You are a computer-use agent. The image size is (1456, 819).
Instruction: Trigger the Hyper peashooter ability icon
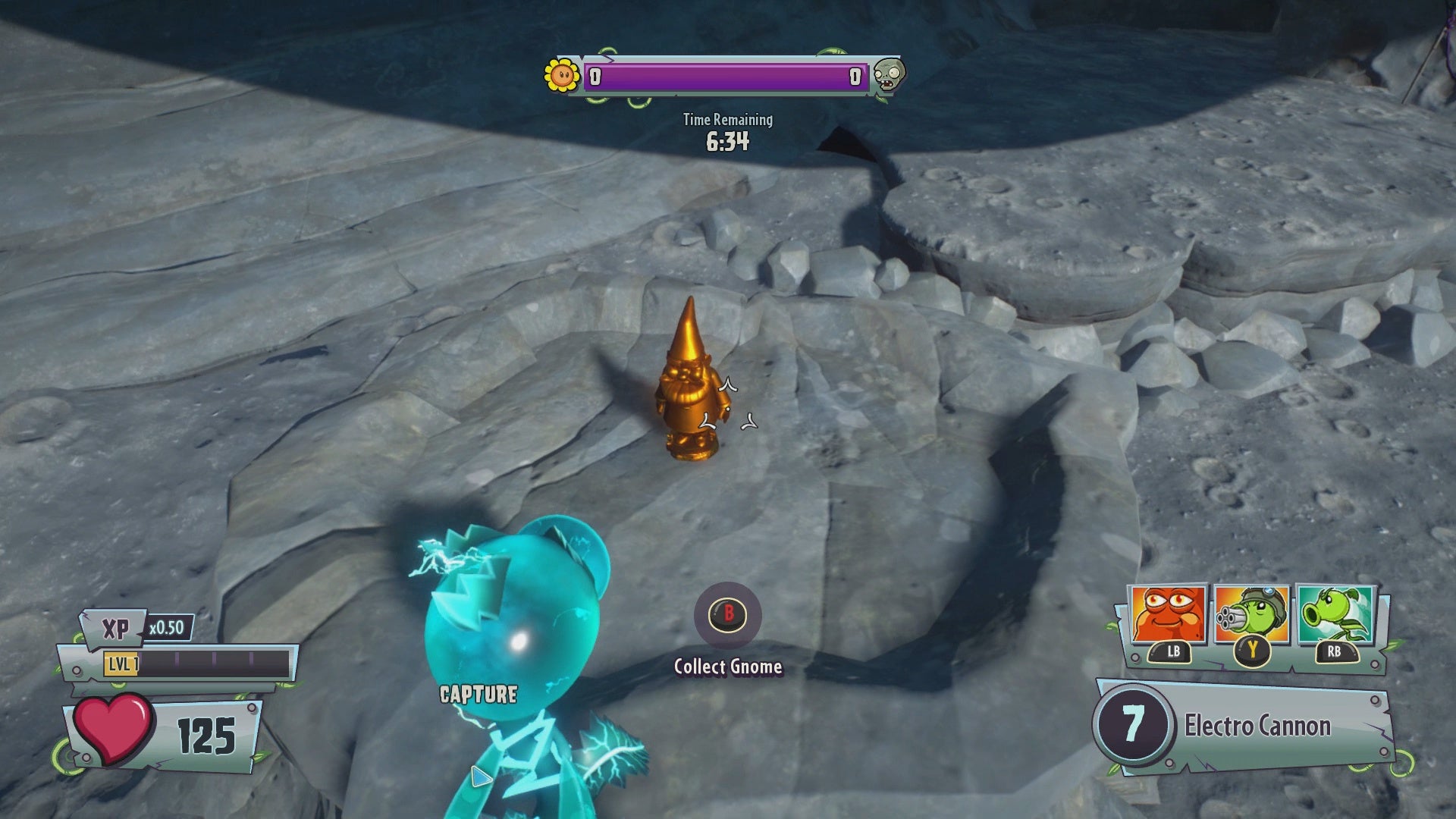point(1335,615)
